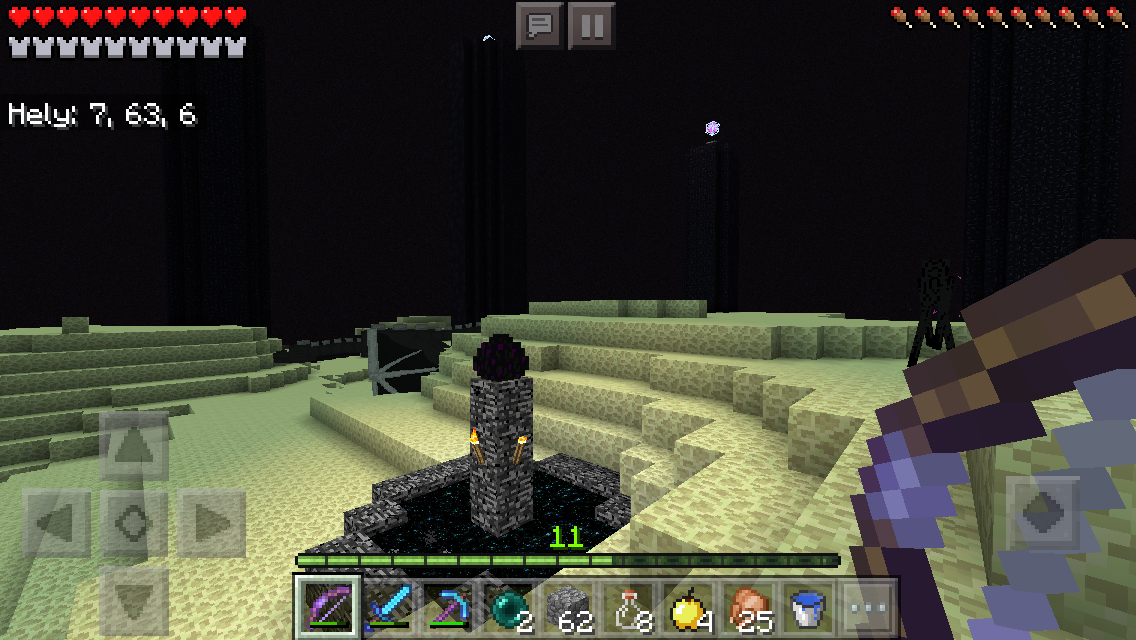This screenshot has height=640, width=1136.
Task: Pick the golden apple slot
Action: (688, 607)
